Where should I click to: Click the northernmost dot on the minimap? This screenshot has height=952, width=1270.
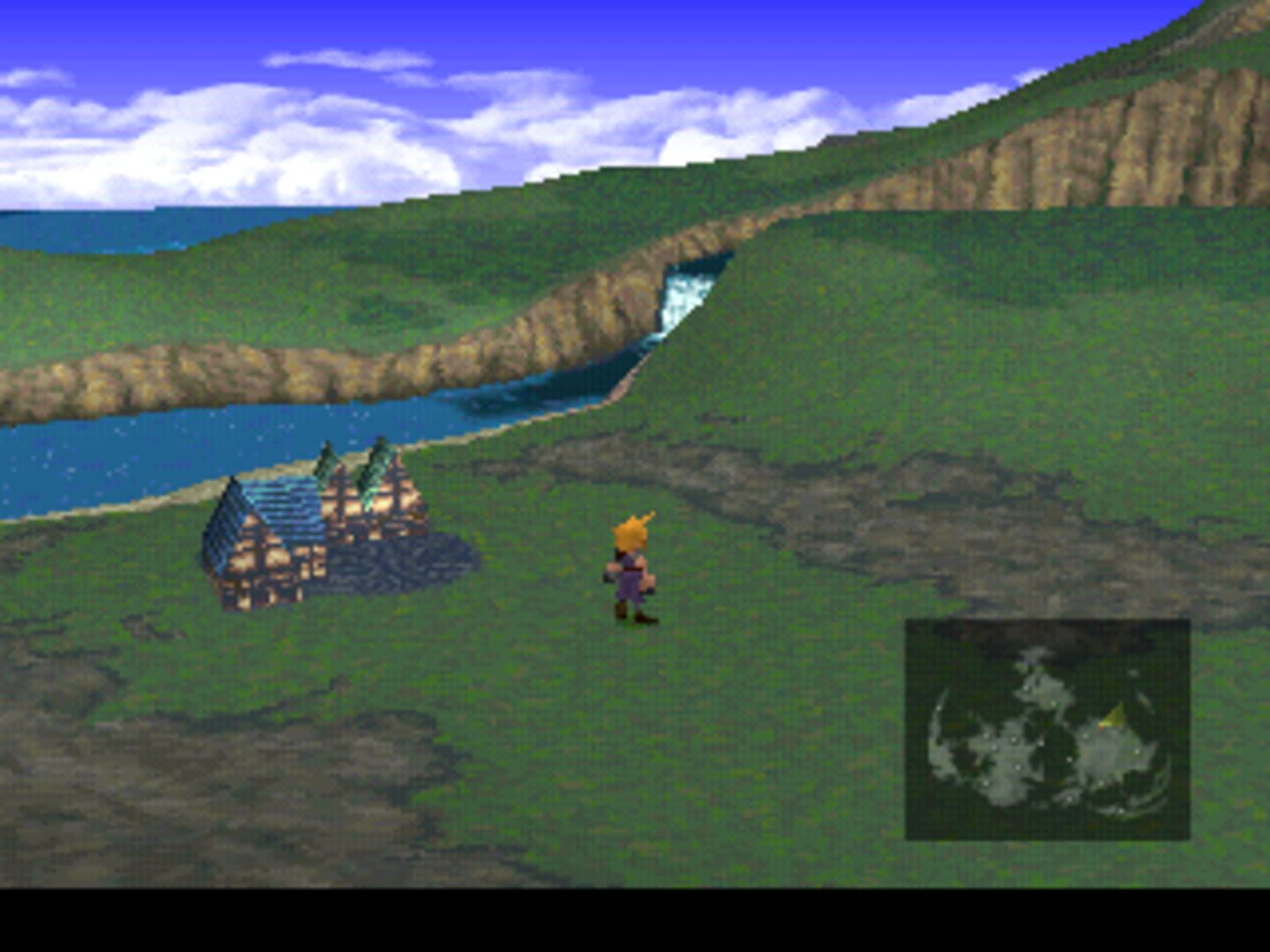tap(1027, 688)
